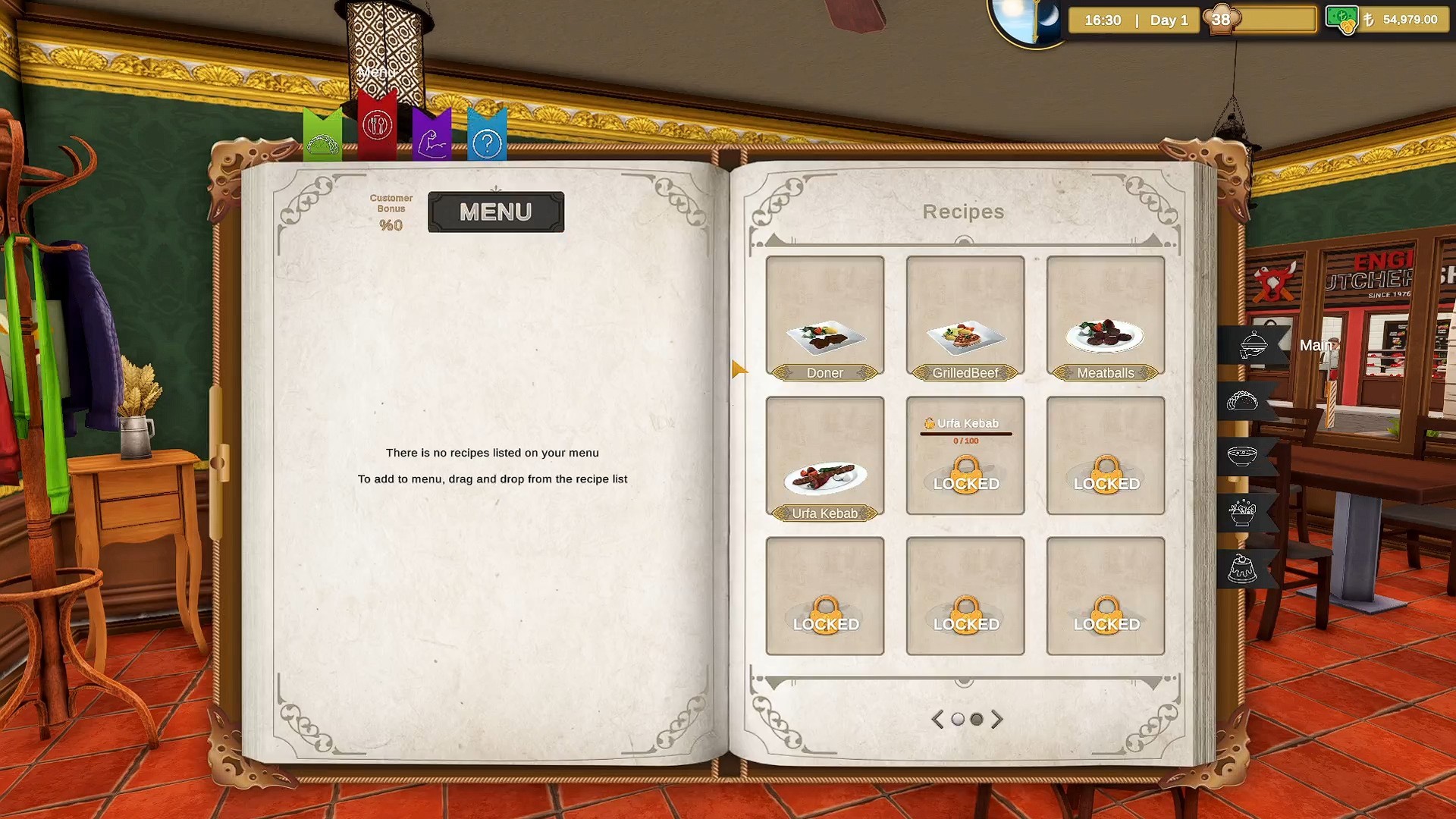Go to the previous recipes page
This screenshot has width=1456, height=819.
(x=938, y=719)
